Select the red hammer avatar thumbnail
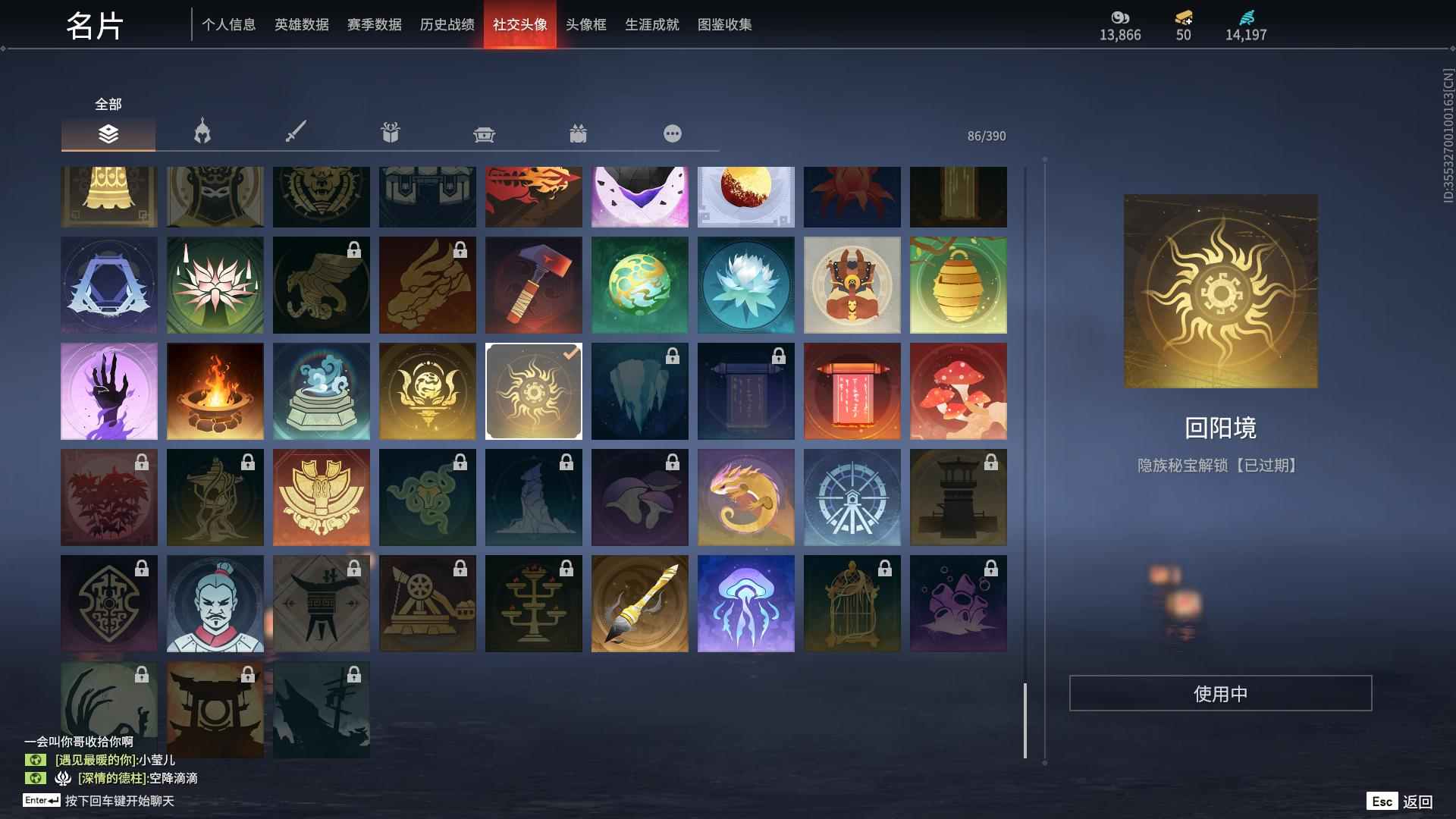The image size is (1456, 819). tap(534, 284)
